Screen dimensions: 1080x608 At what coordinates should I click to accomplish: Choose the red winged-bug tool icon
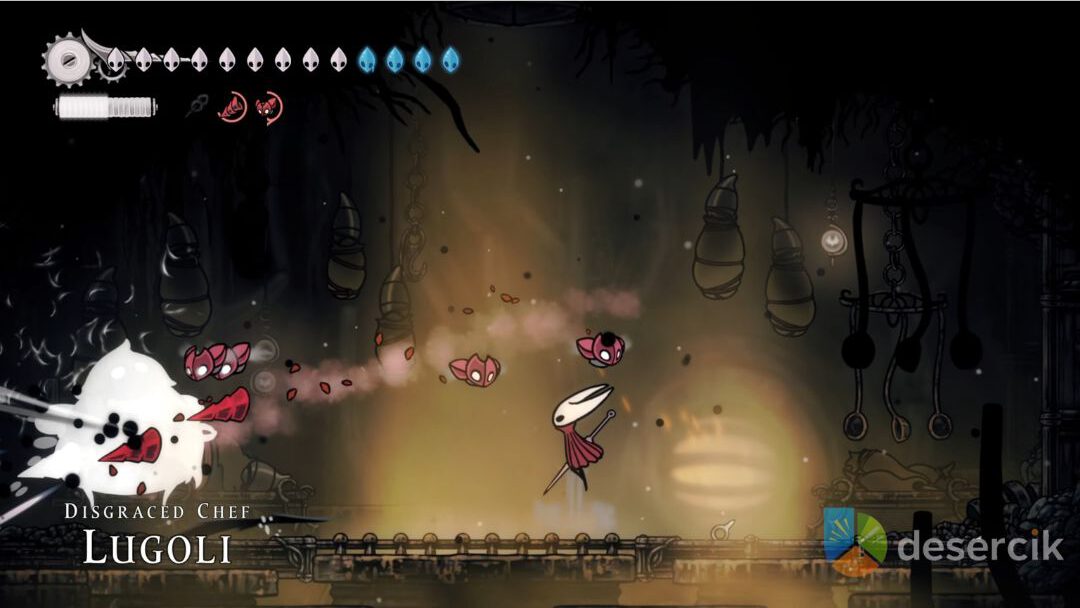pyautogui.click(x=268, y=106)
